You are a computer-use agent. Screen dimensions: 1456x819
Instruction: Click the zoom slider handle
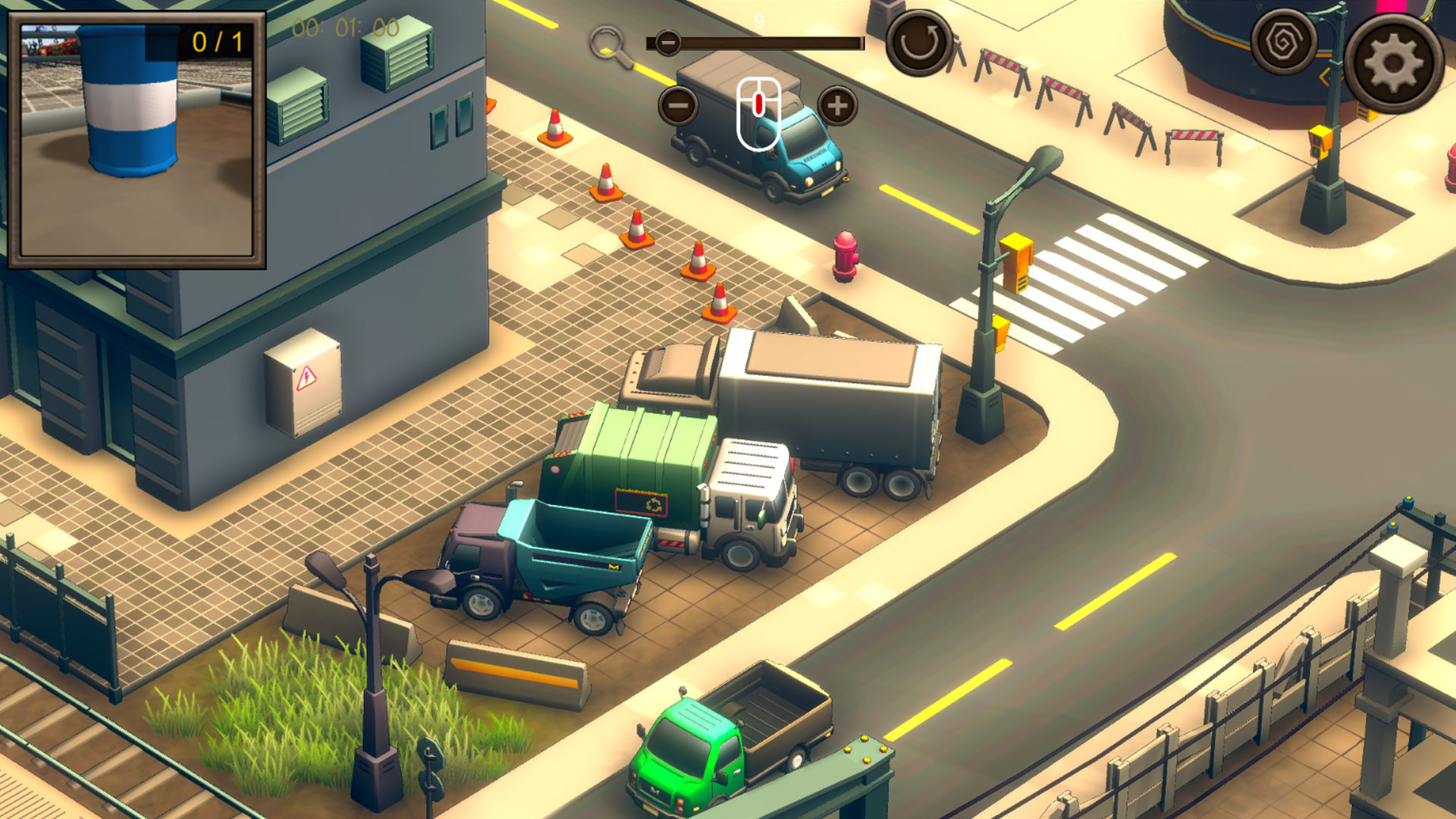point(667,43)
